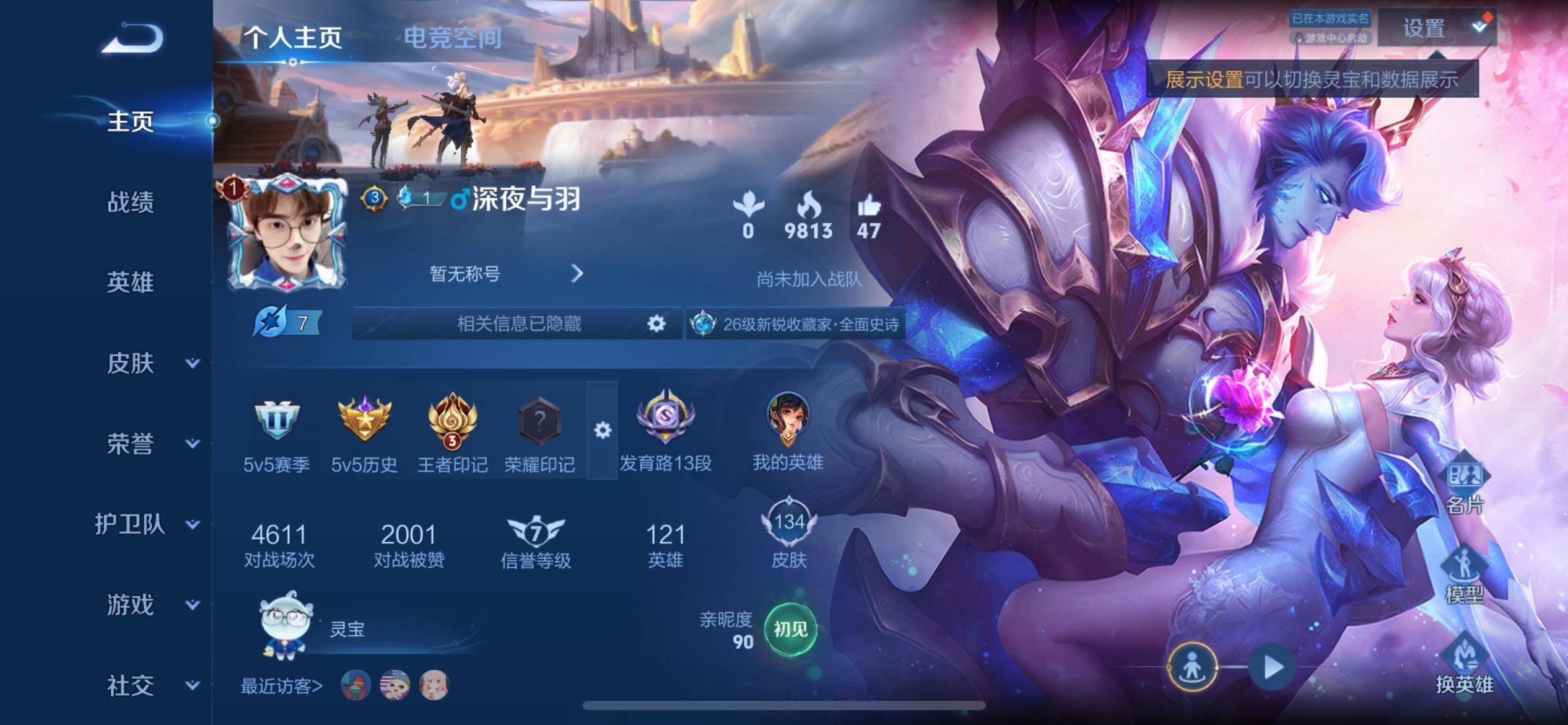View the 5v5赛季 rank badge
The image size is (1568, 725).
point(276,421)
